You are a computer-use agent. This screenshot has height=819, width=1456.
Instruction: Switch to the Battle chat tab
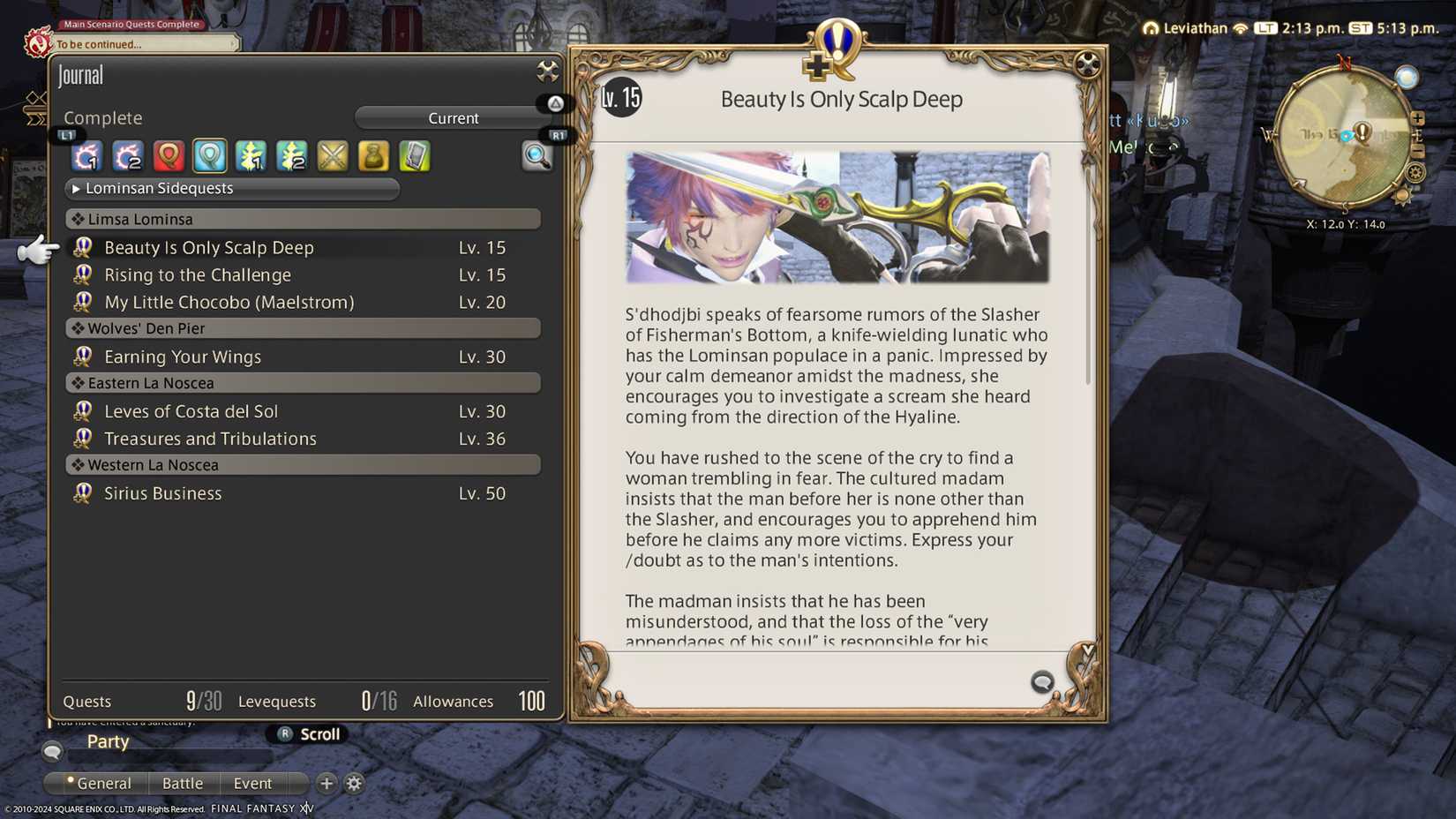point(183,784)
